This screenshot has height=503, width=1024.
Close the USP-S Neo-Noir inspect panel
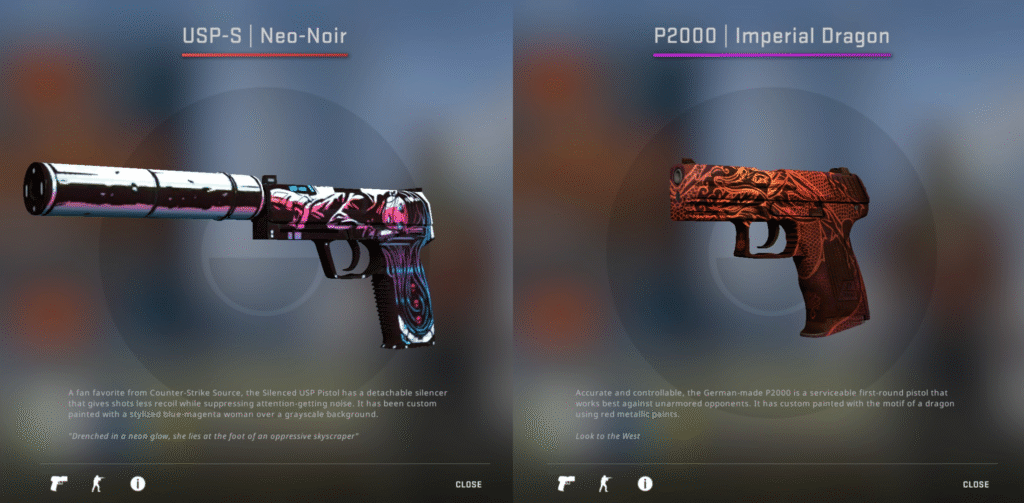(x=468, y=485)
